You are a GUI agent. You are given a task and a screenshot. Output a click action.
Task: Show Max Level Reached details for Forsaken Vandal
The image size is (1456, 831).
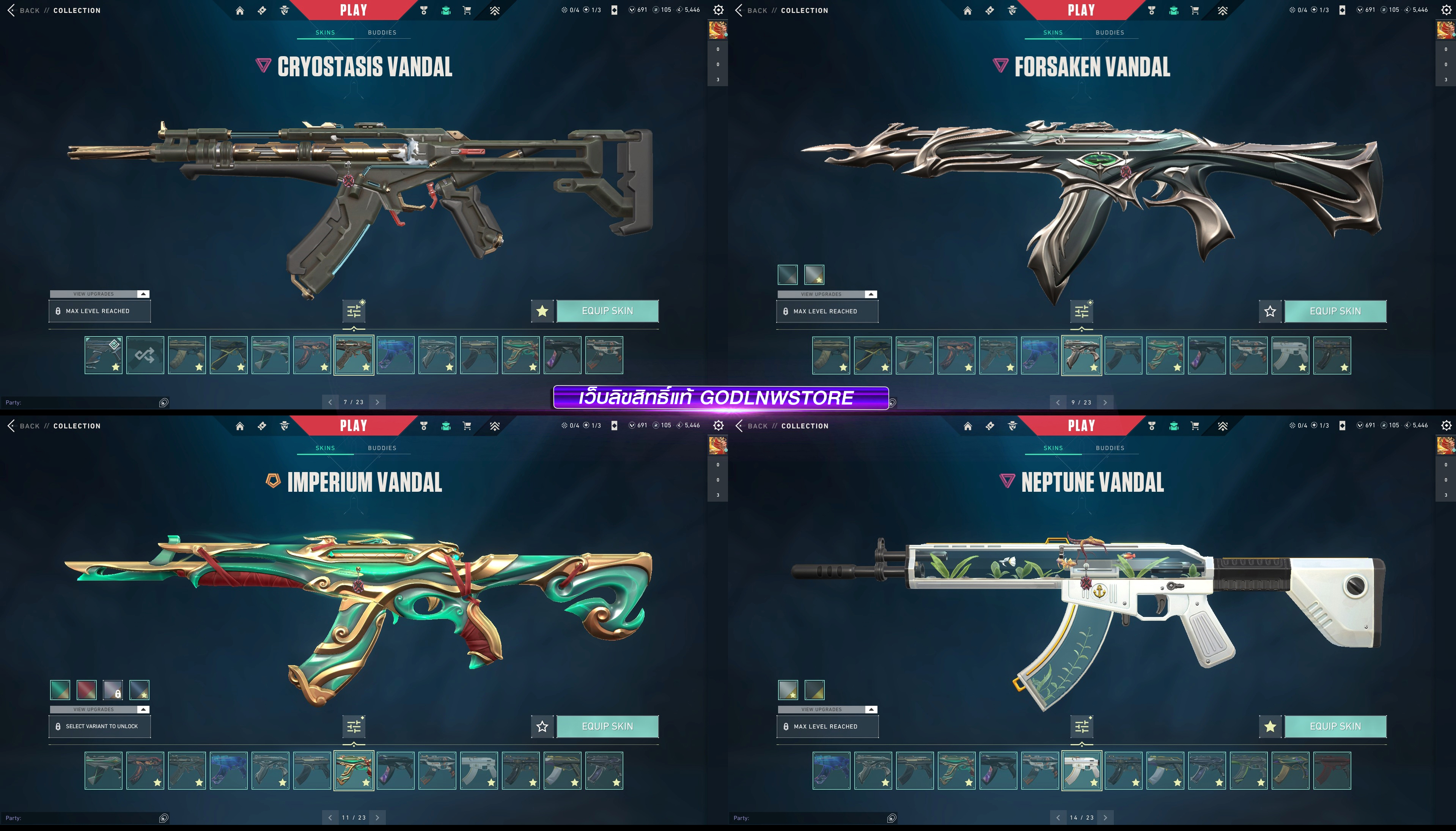pos(827,311)
